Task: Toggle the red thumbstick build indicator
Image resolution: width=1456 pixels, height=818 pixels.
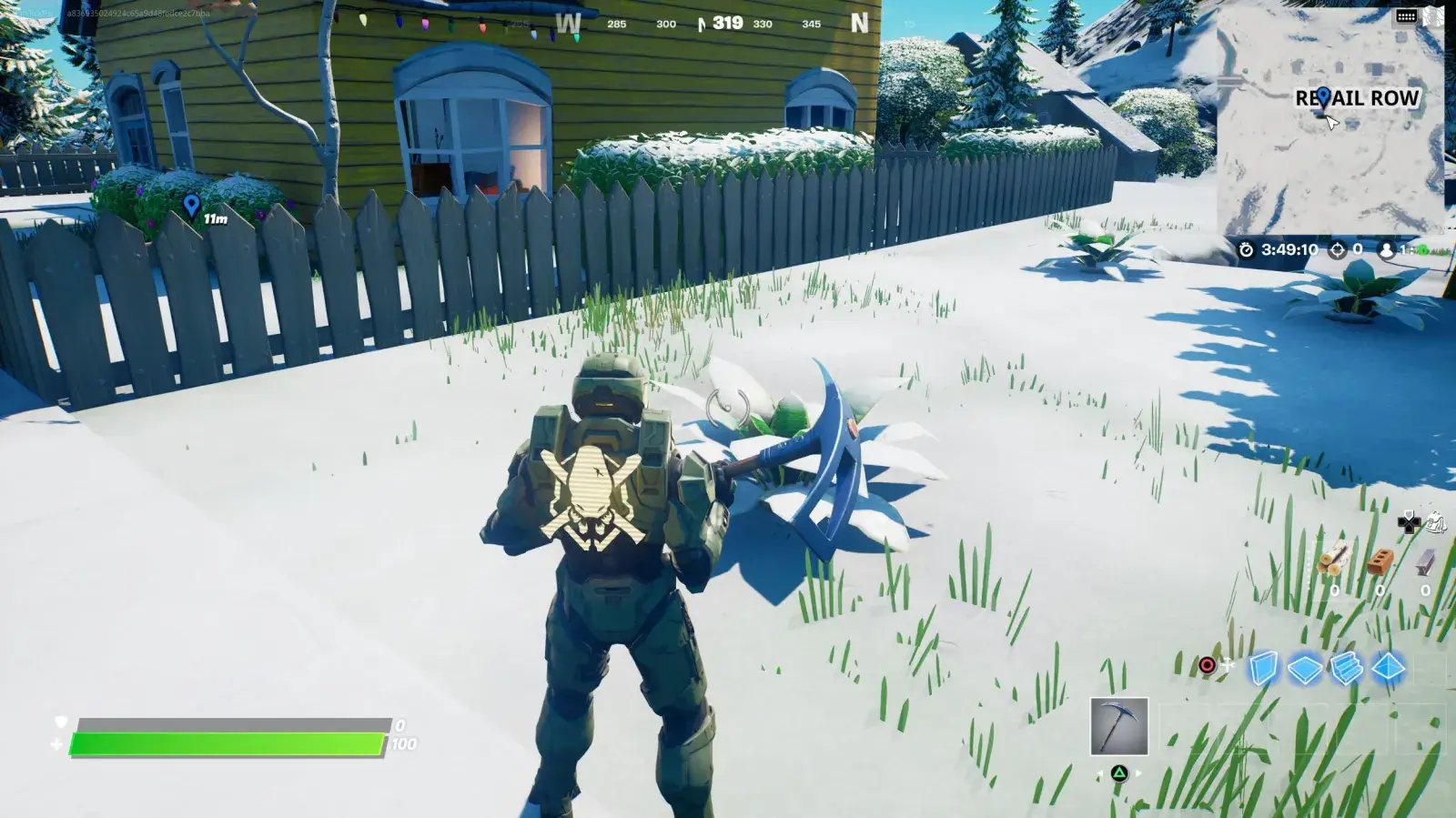Action: (x=1207, y=665)
